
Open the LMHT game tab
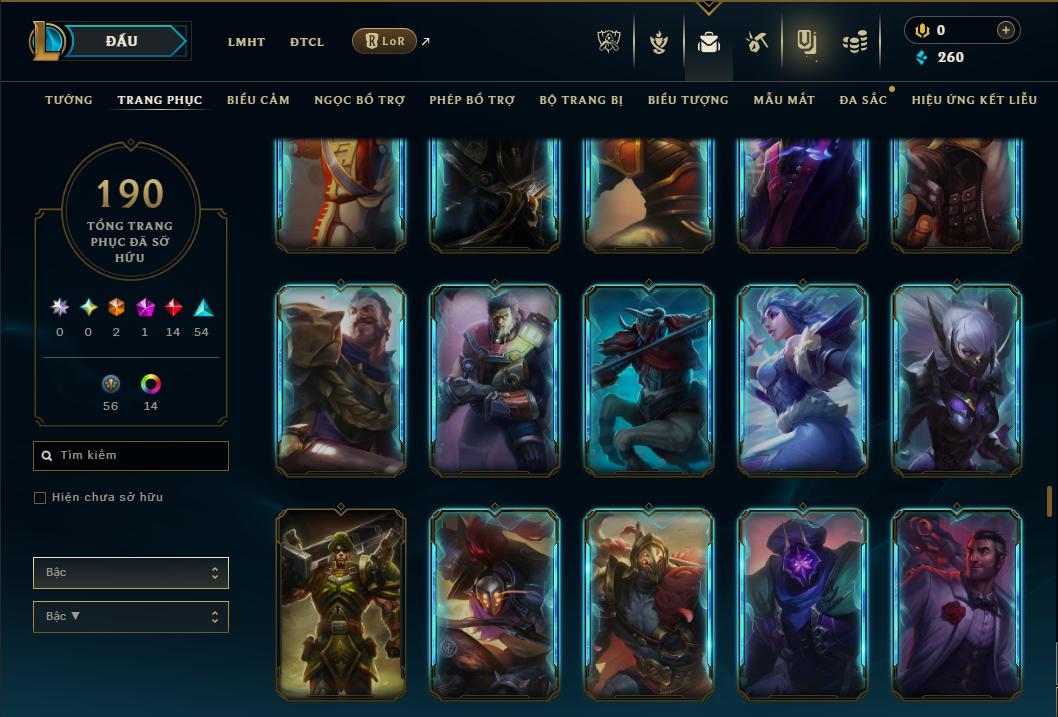[x=246, y=42]
